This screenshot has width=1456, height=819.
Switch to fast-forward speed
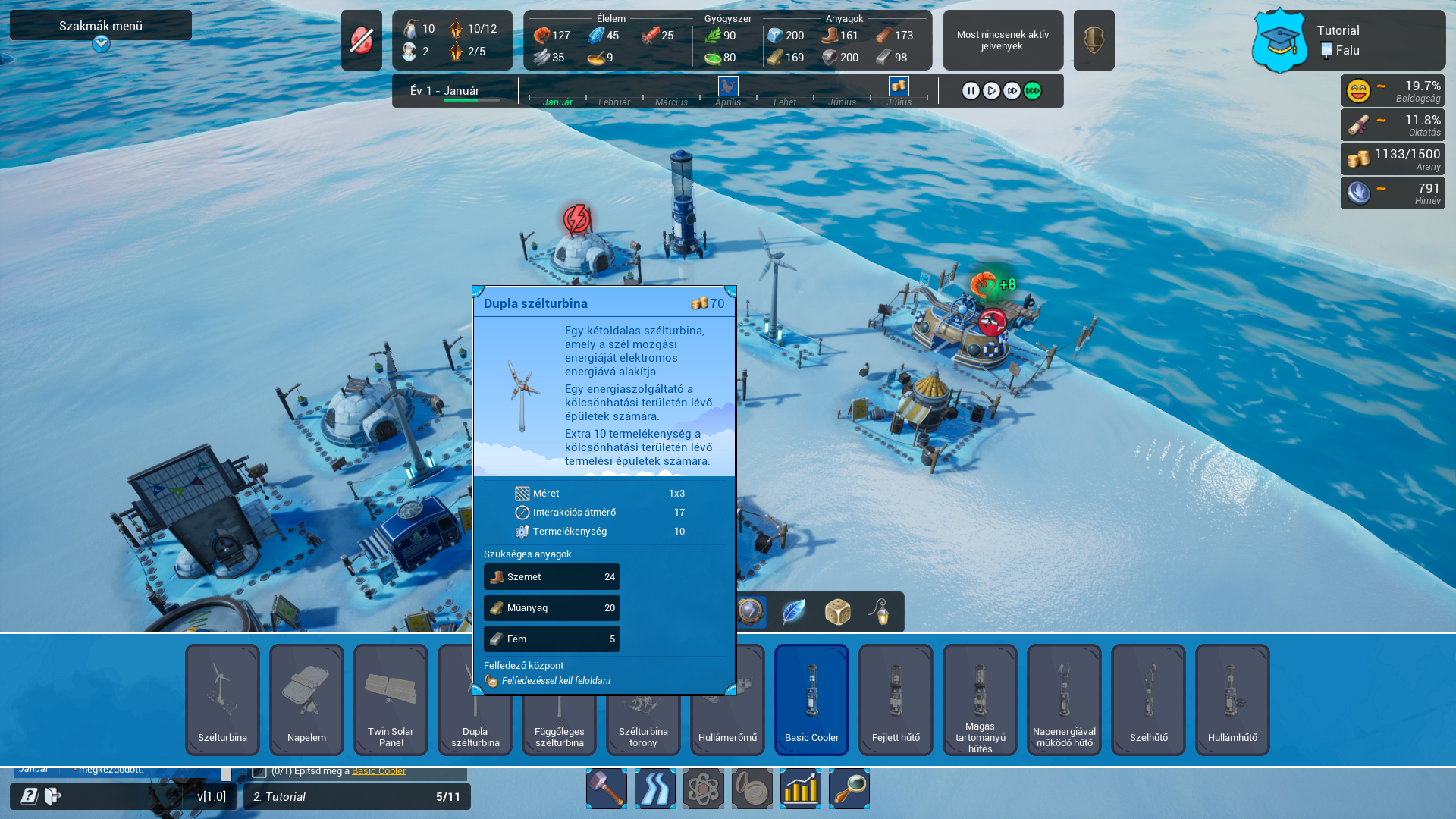[1012, 91]
